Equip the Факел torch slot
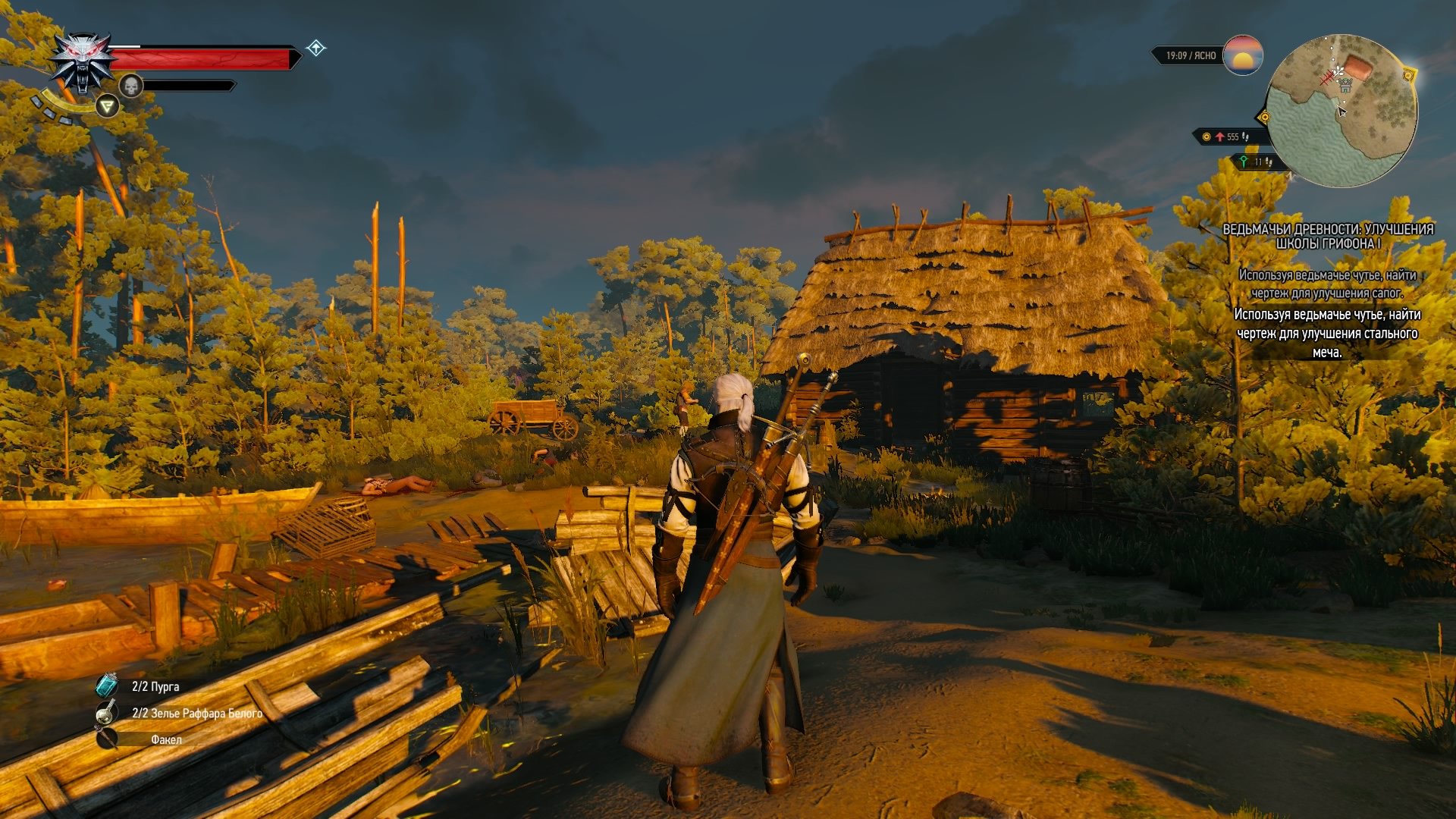1456x819 pixels. click(107, 739)
